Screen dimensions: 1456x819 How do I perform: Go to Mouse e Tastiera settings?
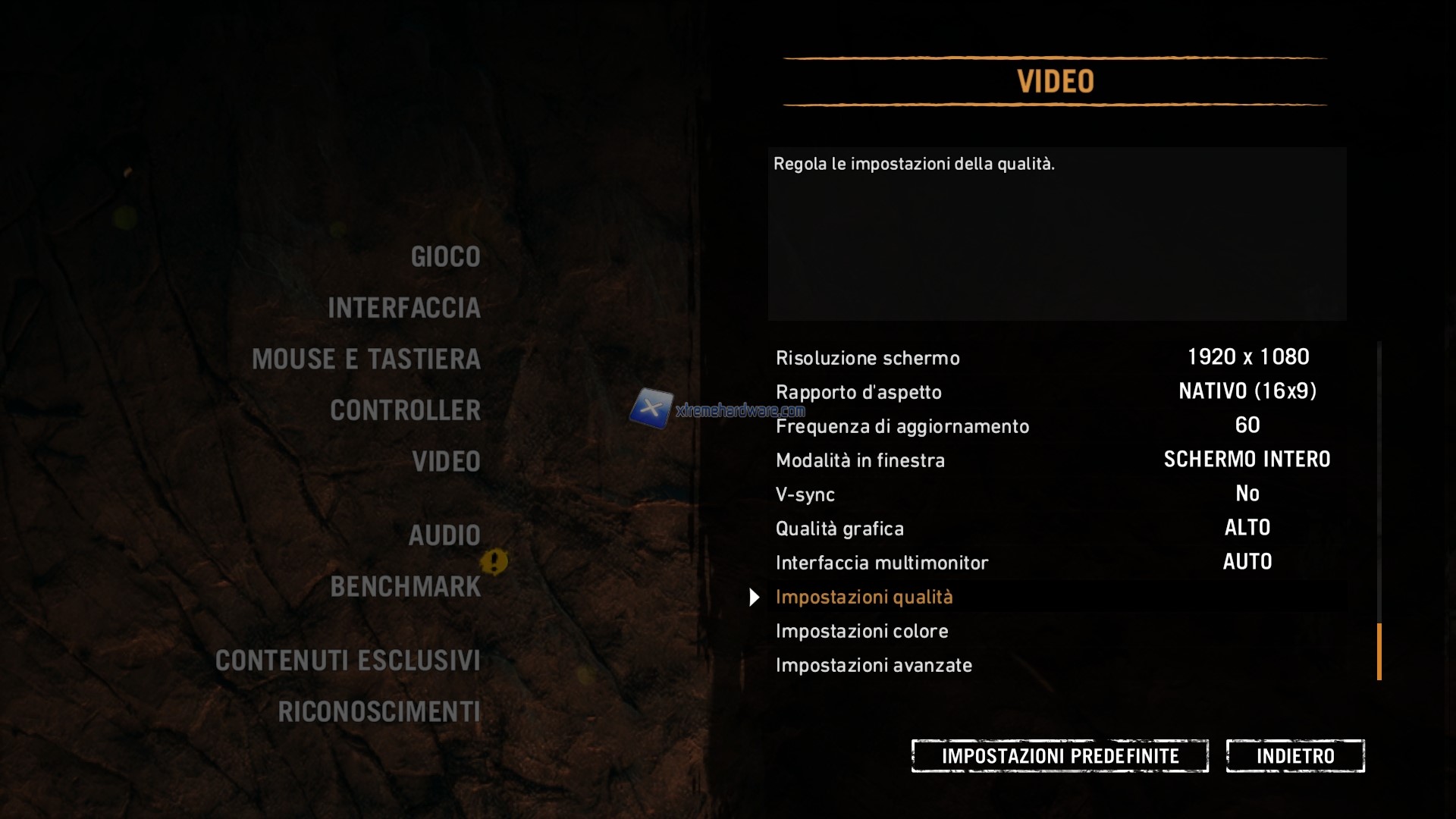click(x=366, y=359)
